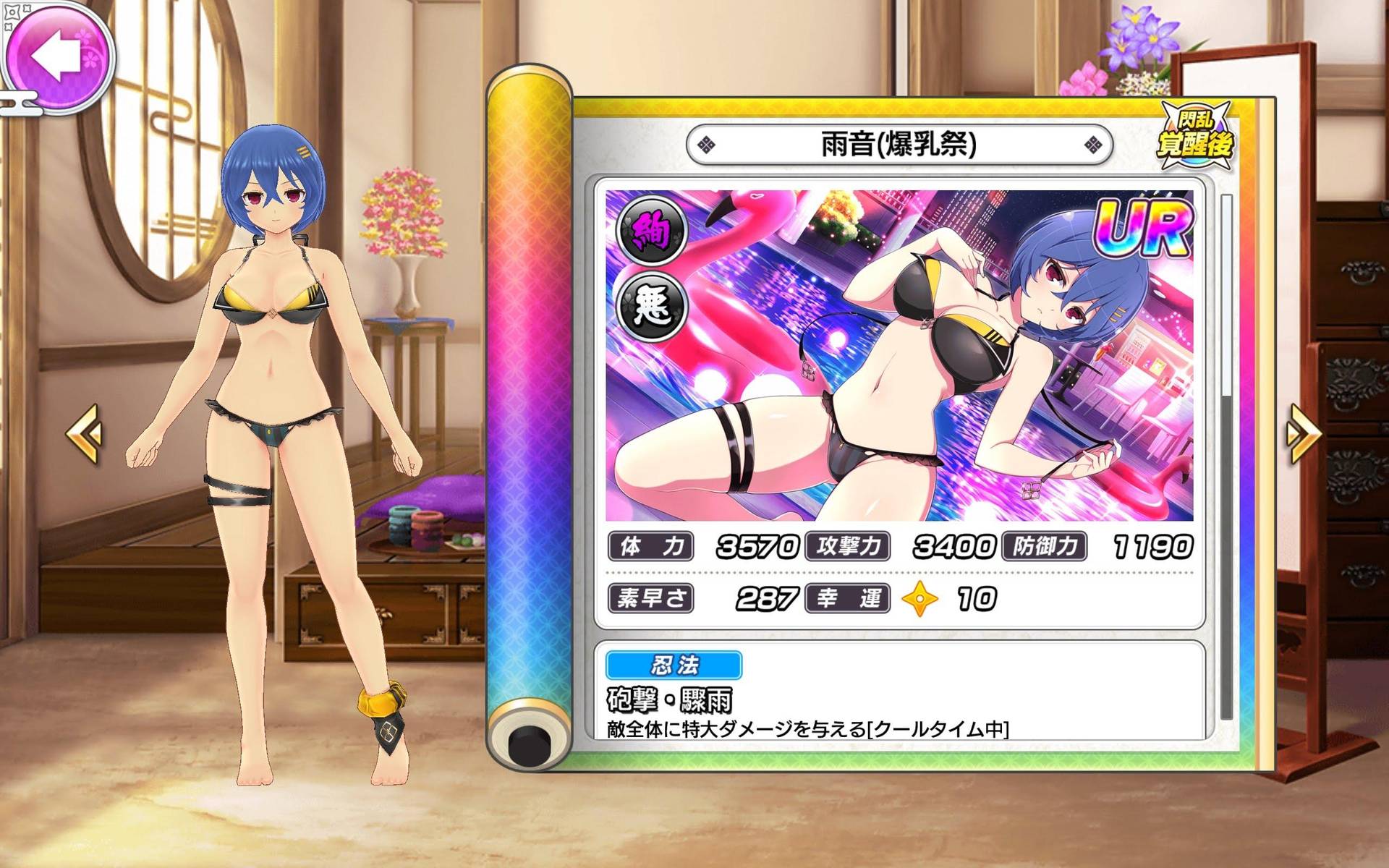
Task: Tap the black 悪 alignment icon
Action: click(650, 305)
